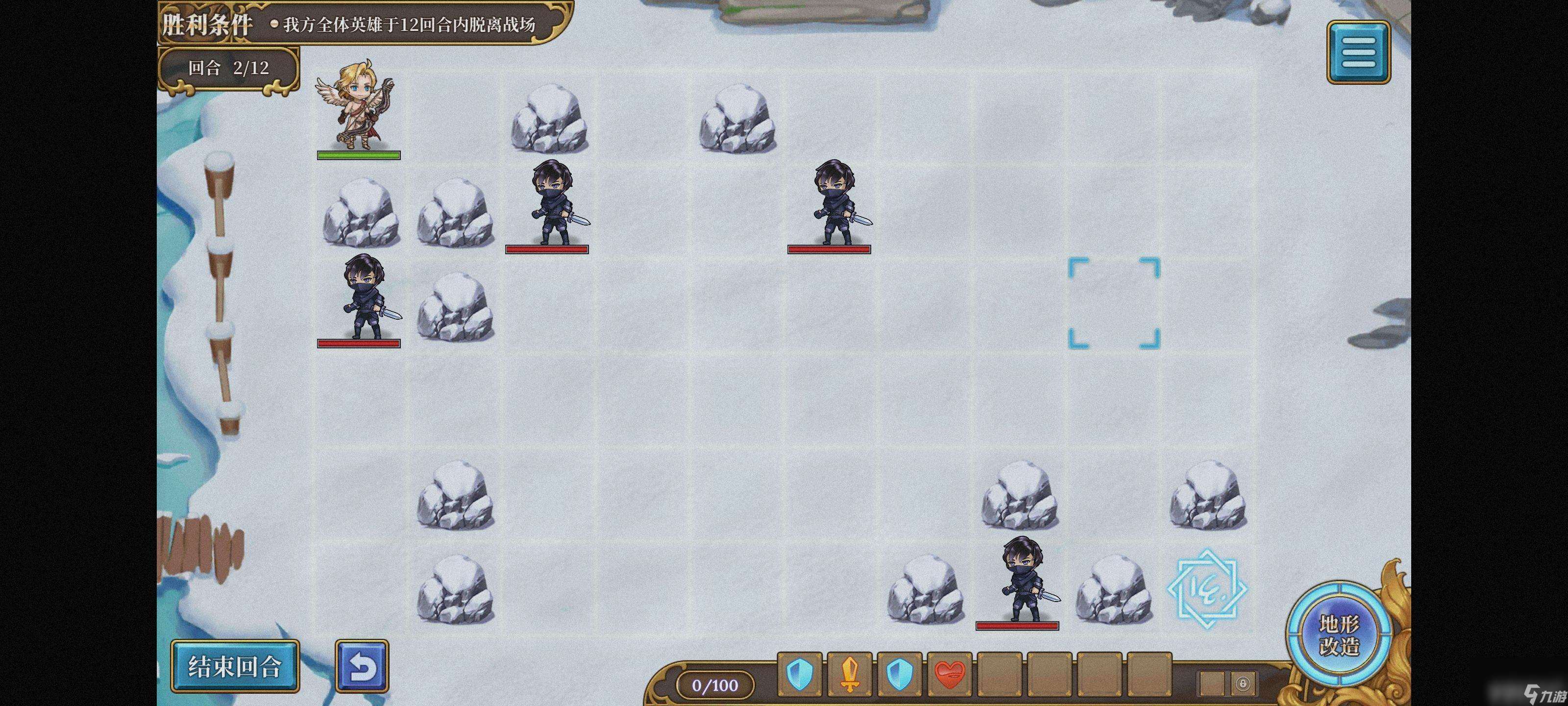Open the hamburger menu button
The width and height of the screenshot is (1568, 706).
click(x=1358, y=52)
